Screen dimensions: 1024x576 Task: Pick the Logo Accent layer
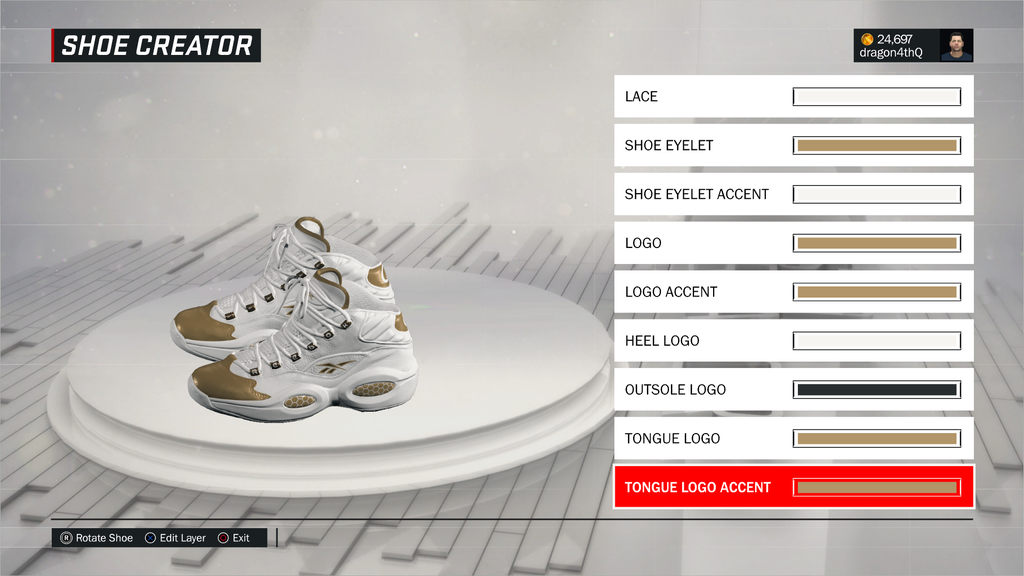pyautogui.click(x=700, y=292)
